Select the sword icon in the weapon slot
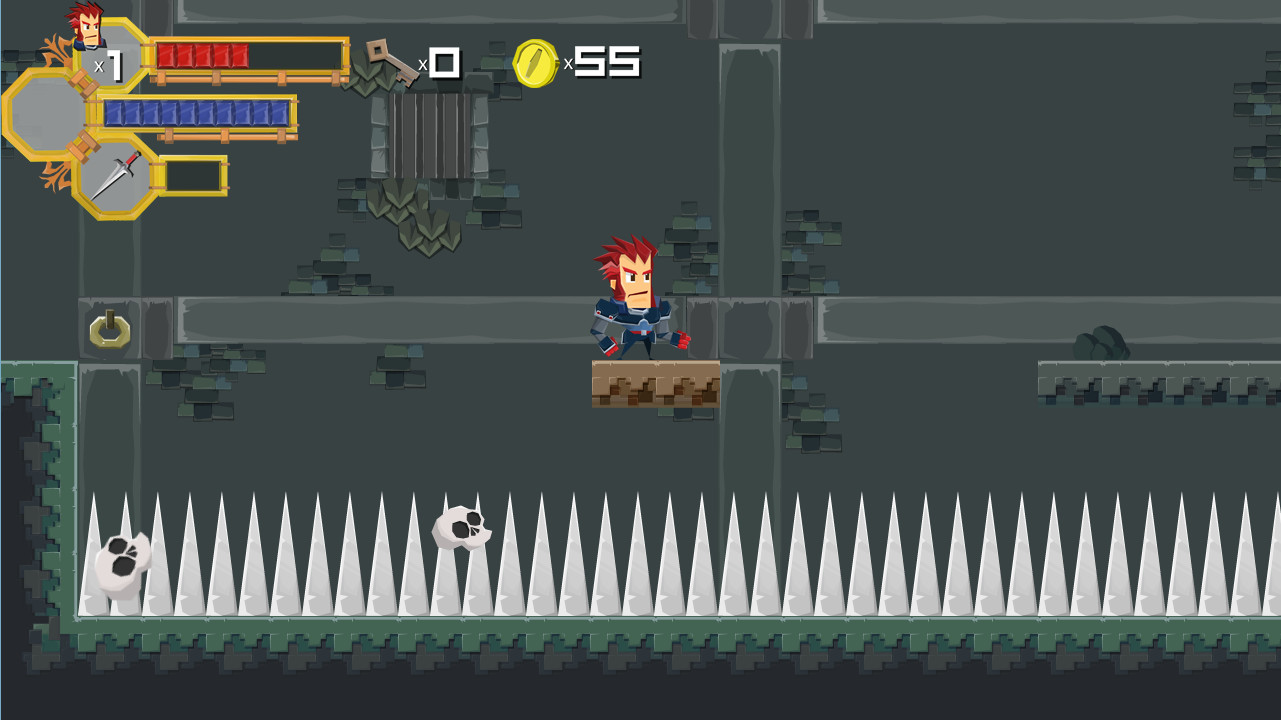This screenshot has height=720, width=1281. coord(119,174)
